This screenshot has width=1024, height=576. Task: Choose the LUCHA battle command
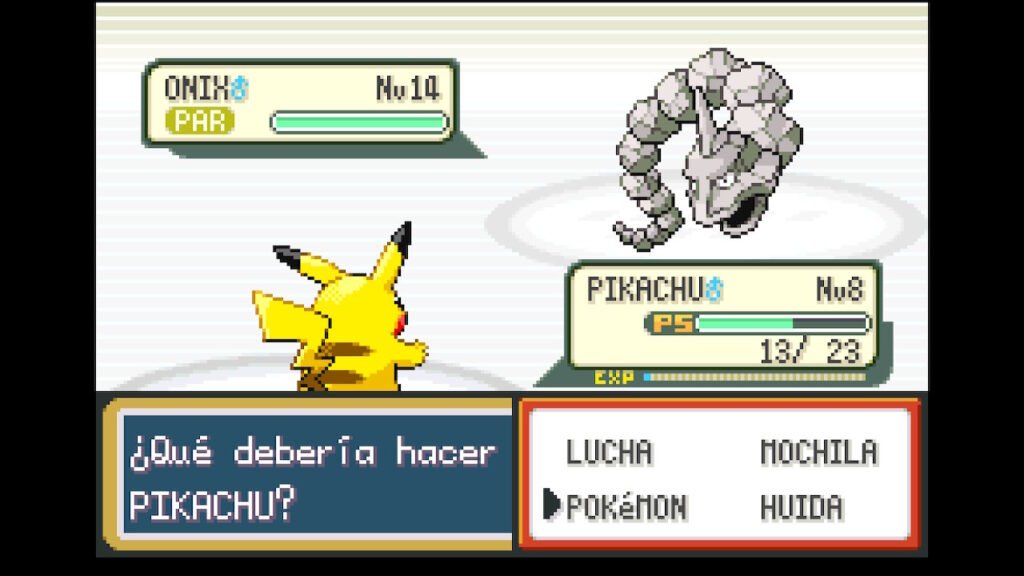608,452
